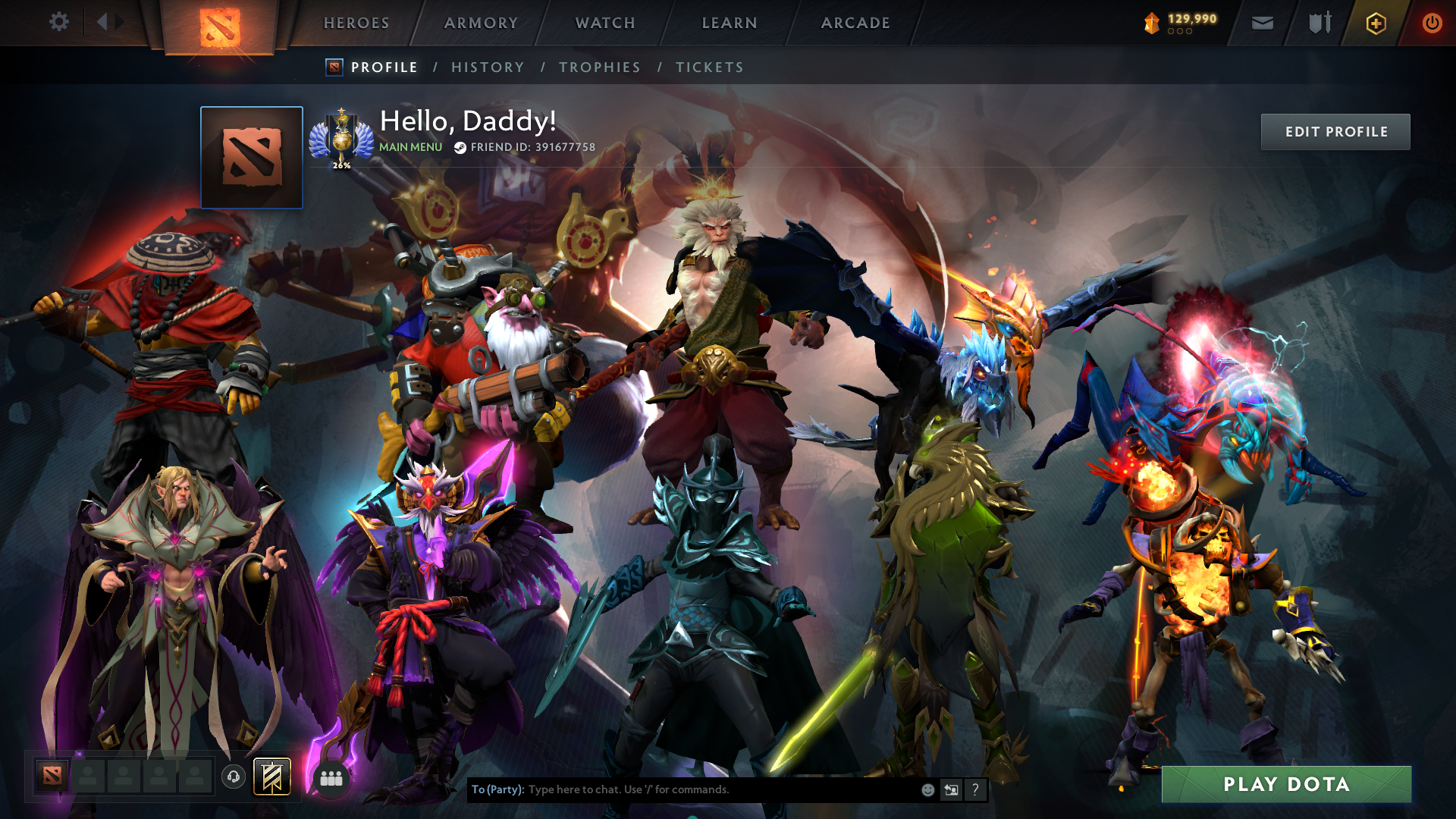Open the chat help question mark
This screenshot has width=1456, height=819.
975,789
